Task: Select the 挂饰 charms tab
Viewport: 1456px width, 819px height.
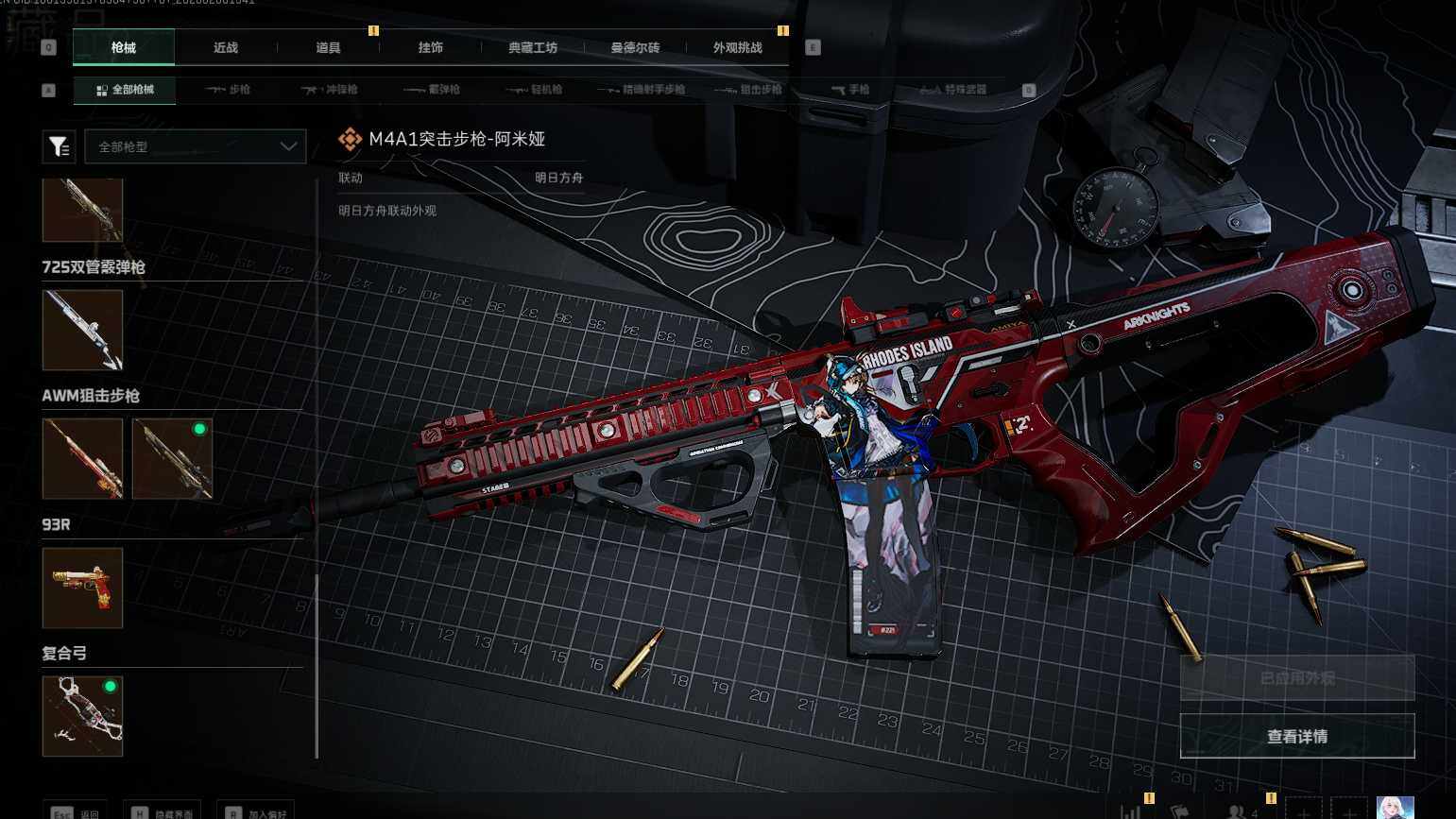Action: tap(431, 47)
